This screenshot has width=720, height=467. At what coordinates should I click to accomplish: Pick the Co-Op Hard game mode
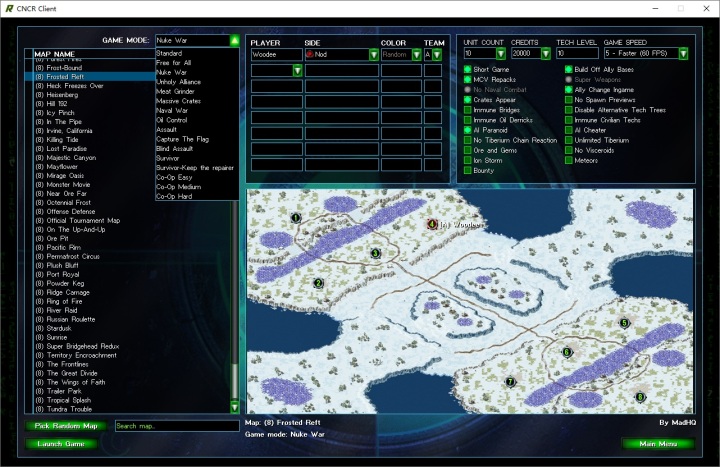175,196
